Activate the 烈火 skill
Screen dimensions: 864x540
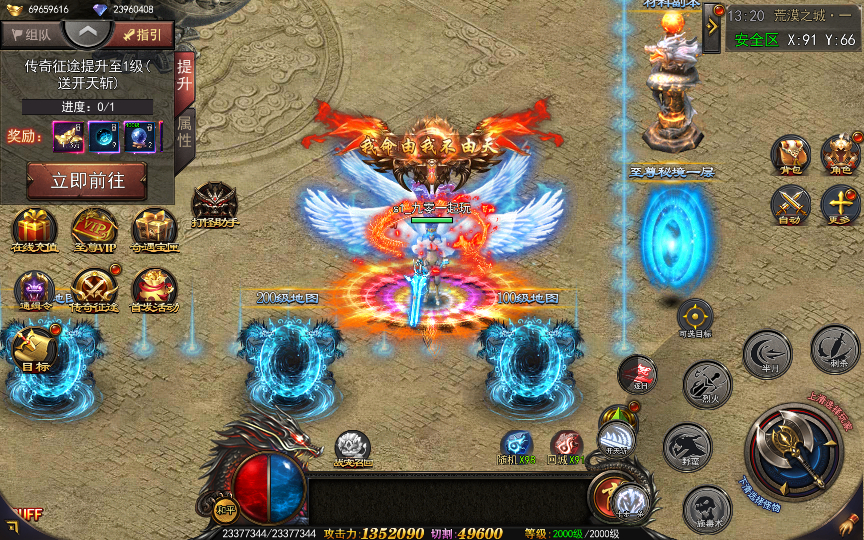pyautogui.click(x=707, y=383)
